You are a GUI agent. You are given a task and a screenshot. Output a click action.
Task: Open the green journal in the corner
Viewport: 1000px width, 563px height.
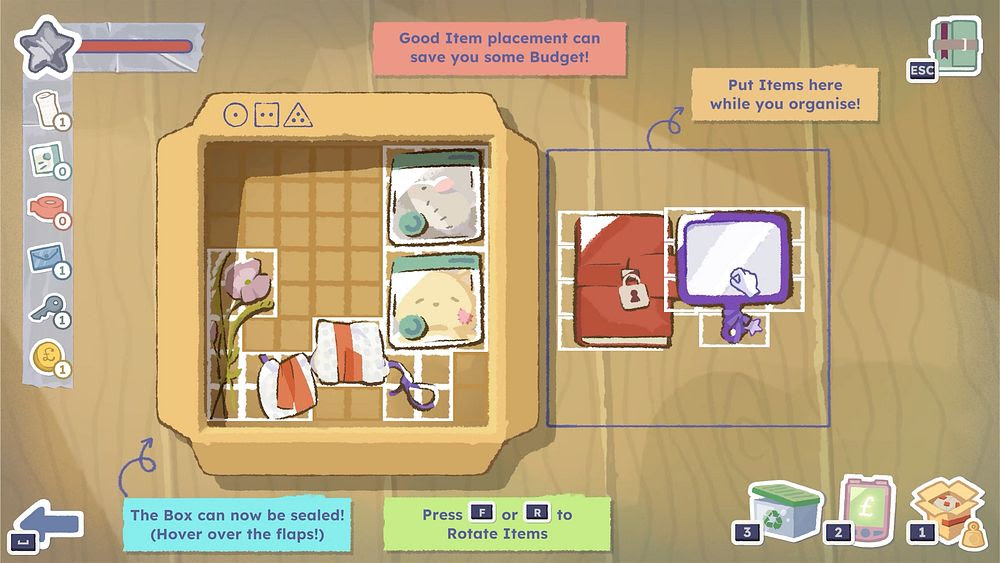(x=953, y=47)
